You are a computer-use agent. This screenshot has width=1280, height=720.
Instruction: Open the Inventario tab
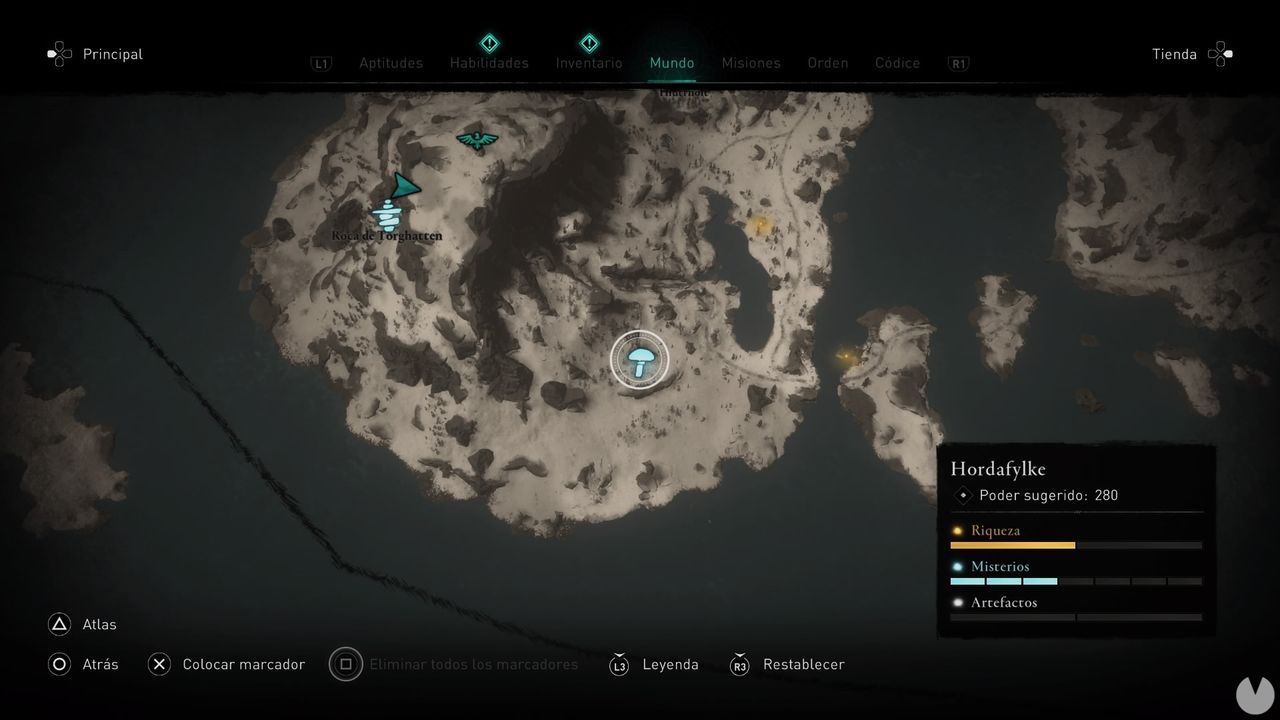(x=589, y=63)
